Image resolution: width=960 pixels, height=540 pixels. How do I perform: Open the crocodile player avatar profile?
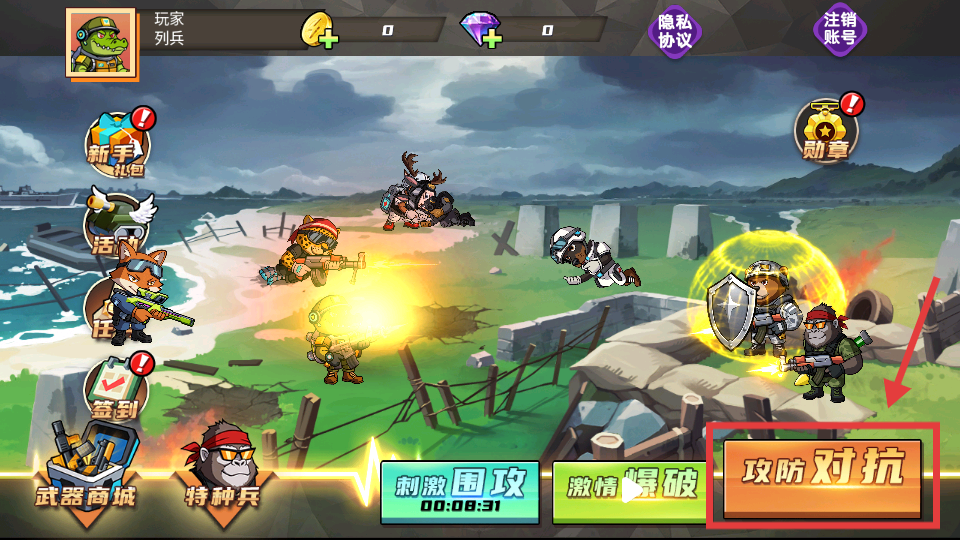point(102,43)
